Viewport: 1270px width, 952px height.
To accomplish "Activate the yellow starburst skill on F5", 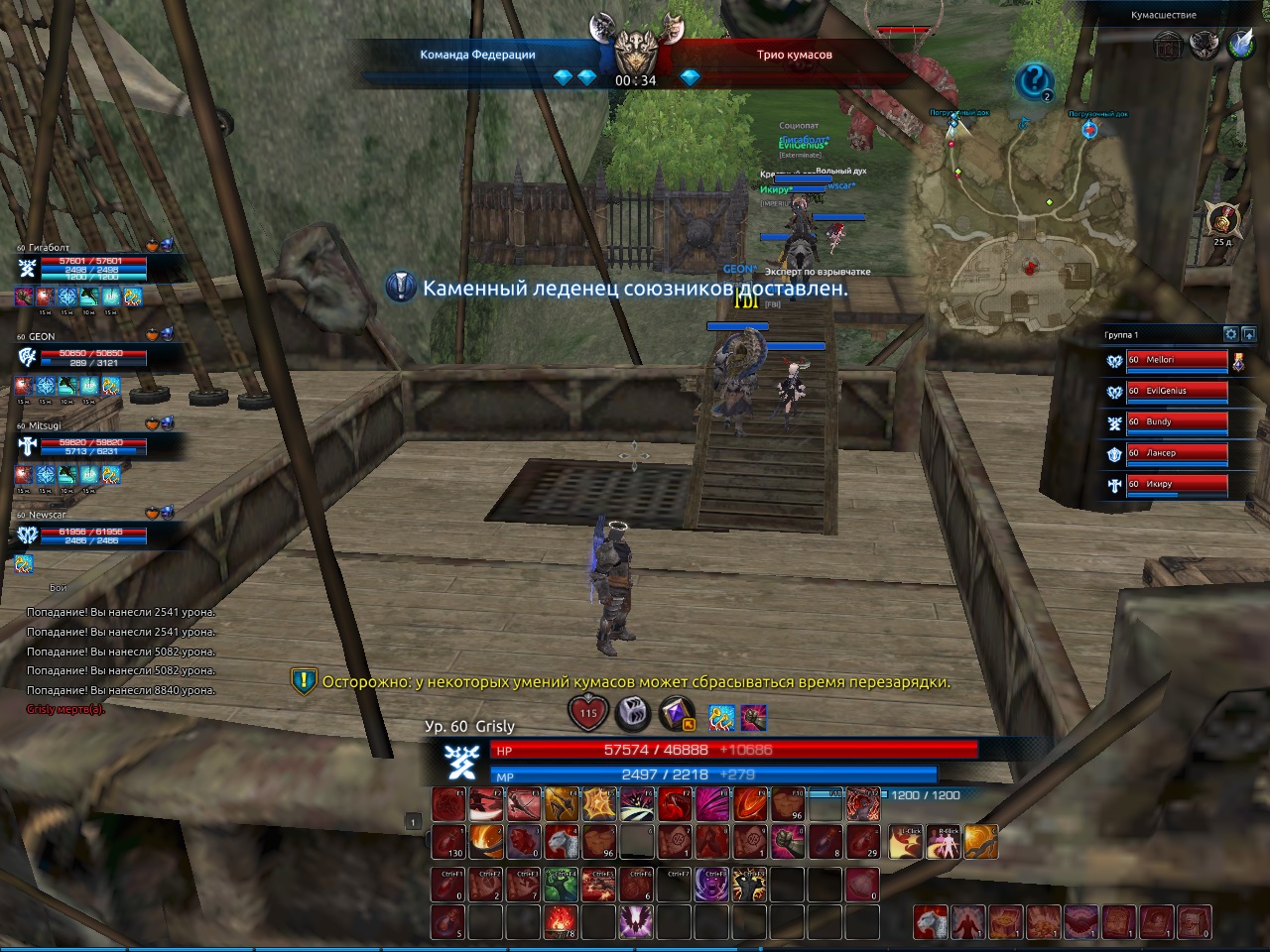I will tap(598, 804).
